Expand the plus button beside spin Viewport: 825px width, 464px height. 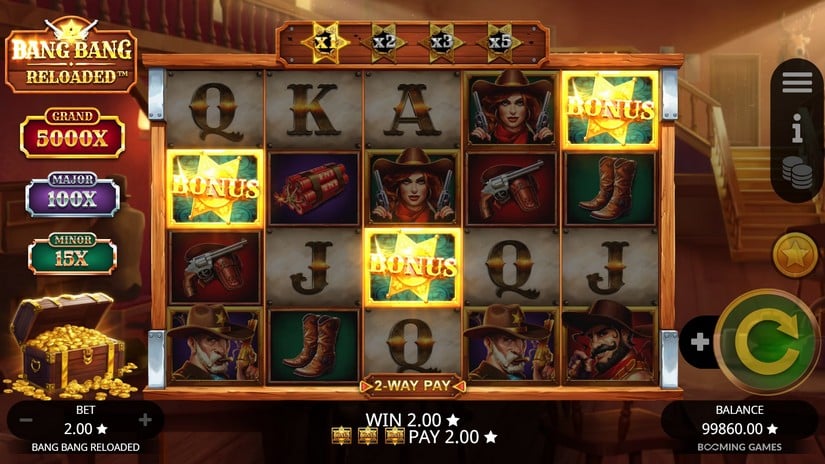pyautogui.click(x=700, y=342)
